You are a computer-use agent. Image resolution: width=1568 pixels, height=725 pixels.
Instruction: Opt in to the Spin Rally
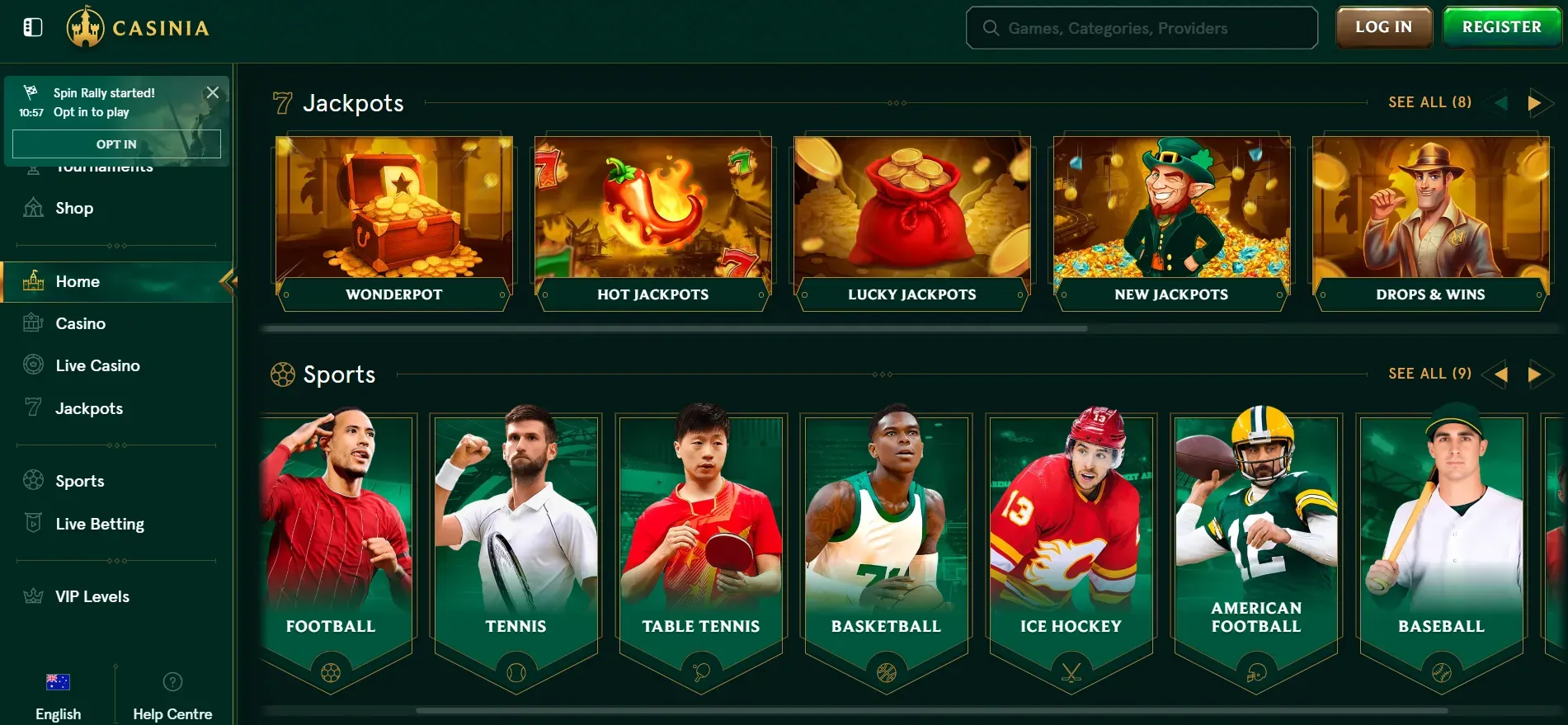pyautogui.click(x=116, y=144)
